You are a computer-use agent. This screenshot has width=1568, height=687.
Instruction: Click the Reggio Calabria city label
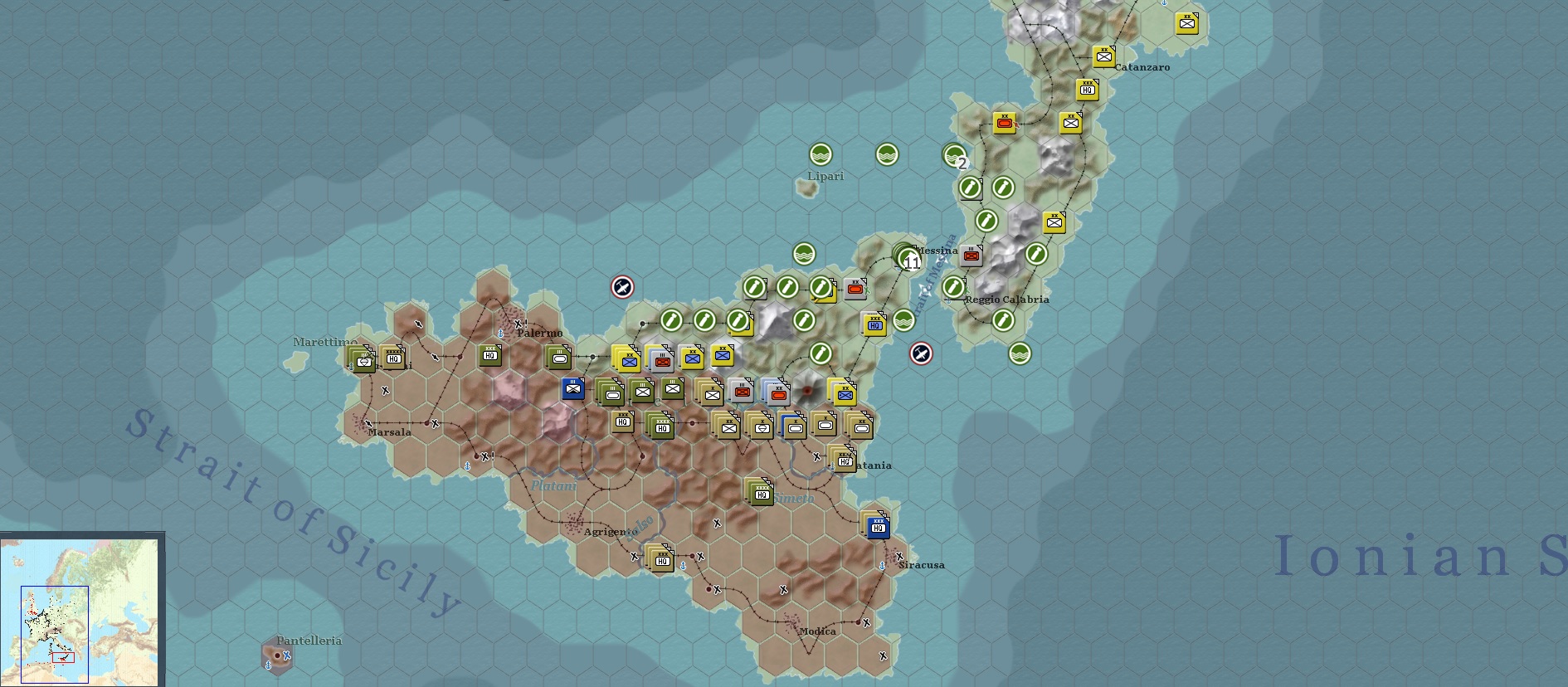(1006, 299)
